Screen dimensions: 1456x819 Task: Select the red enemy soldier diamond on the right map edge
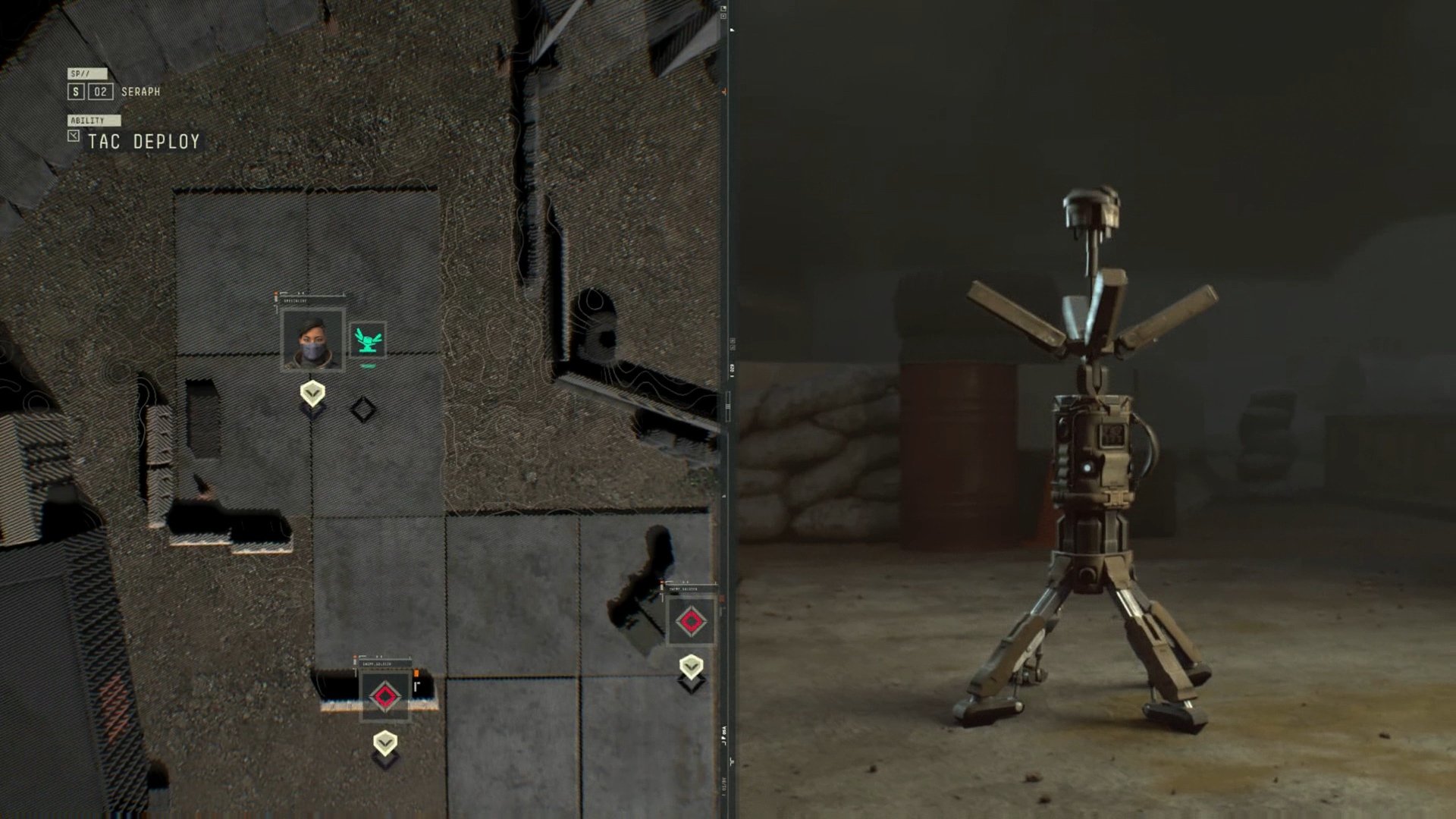tap(691, 621)
